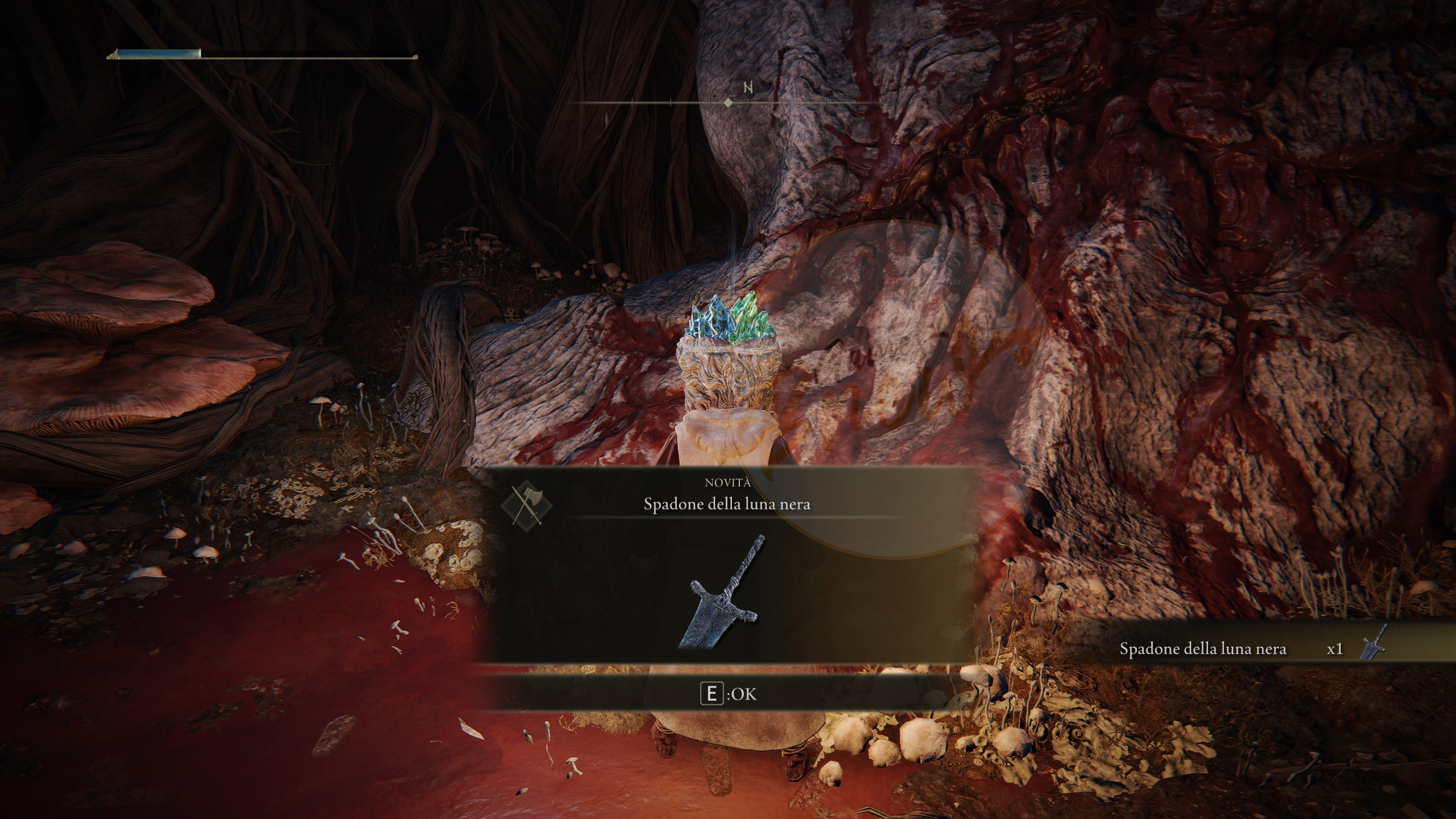This screenshot has height=819, width=1456.
Task: Open the Spadone della luna nera x1 pickup notification
Action: coord(1251,649)
